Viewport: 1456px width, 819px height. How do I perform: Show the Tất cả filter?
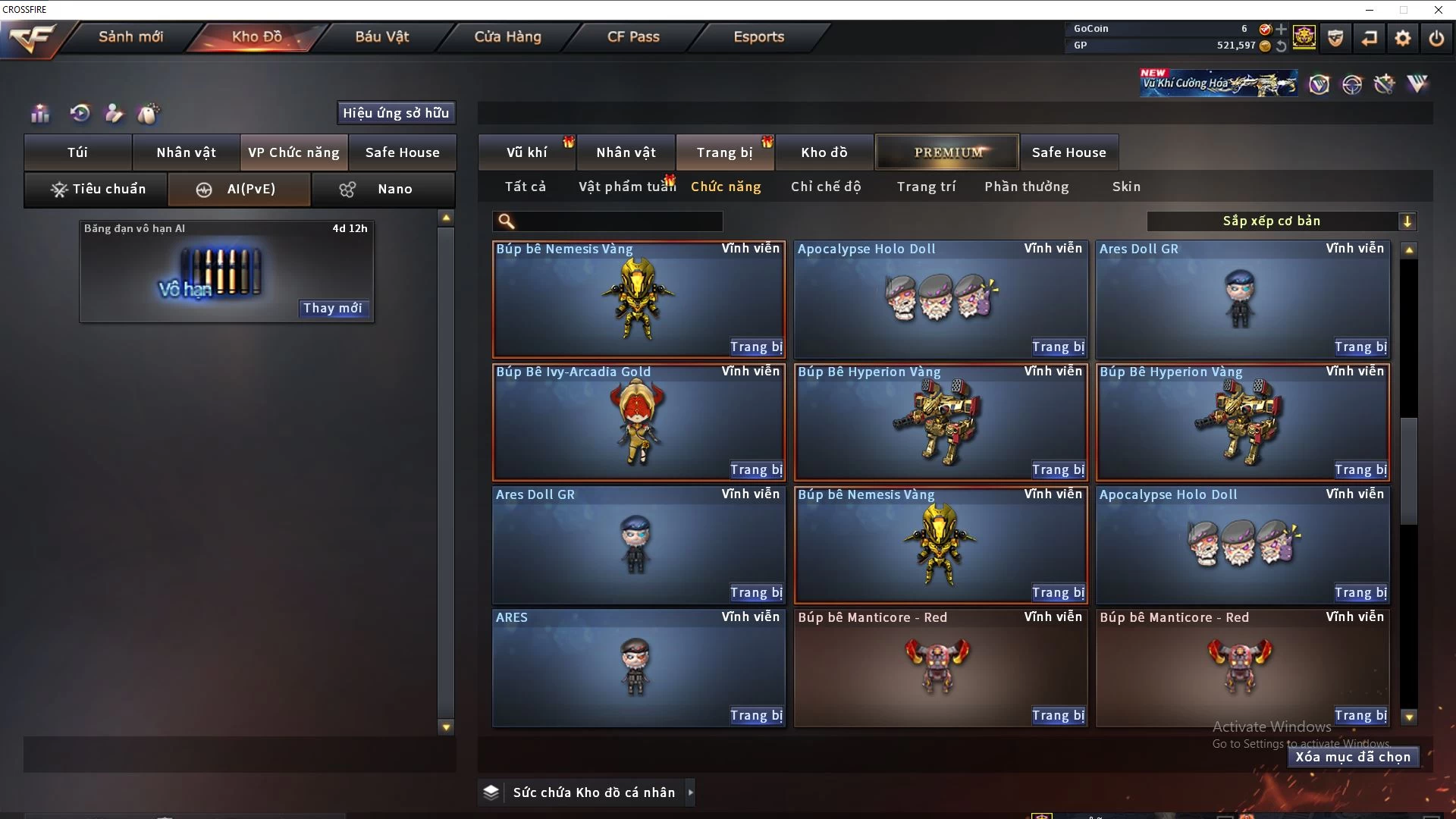525,187
